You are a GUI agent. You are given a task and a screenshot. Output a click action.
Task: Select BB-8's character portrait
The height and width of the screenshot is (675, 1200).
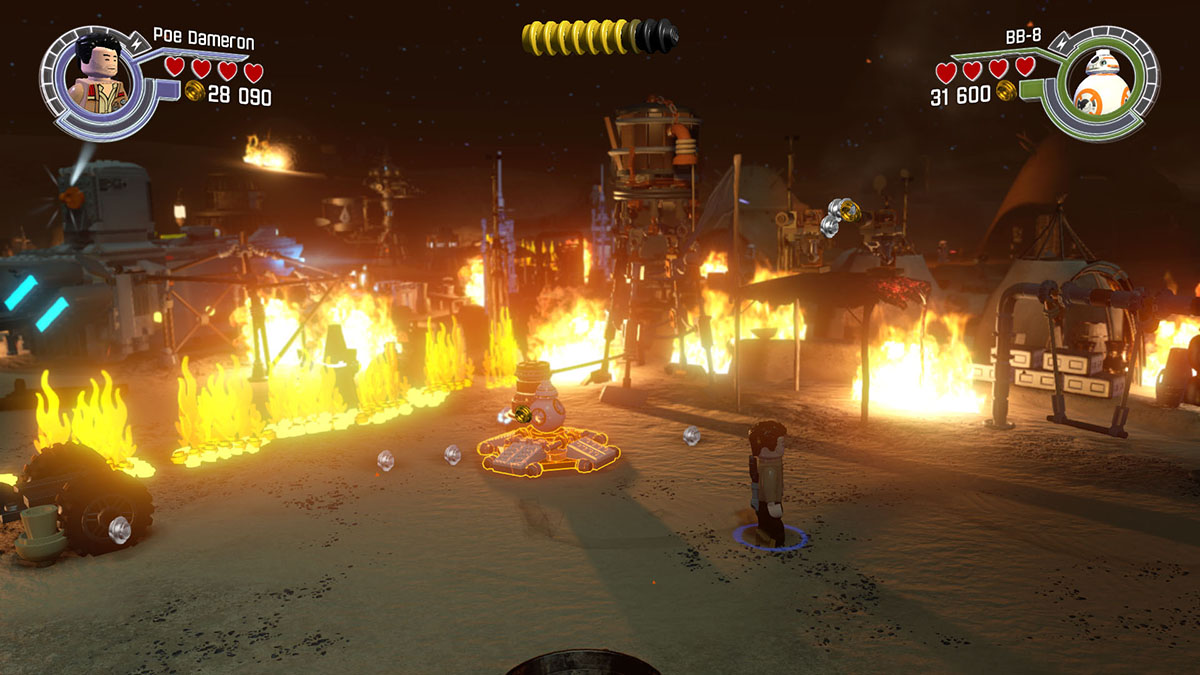[x=1101, y=82]
